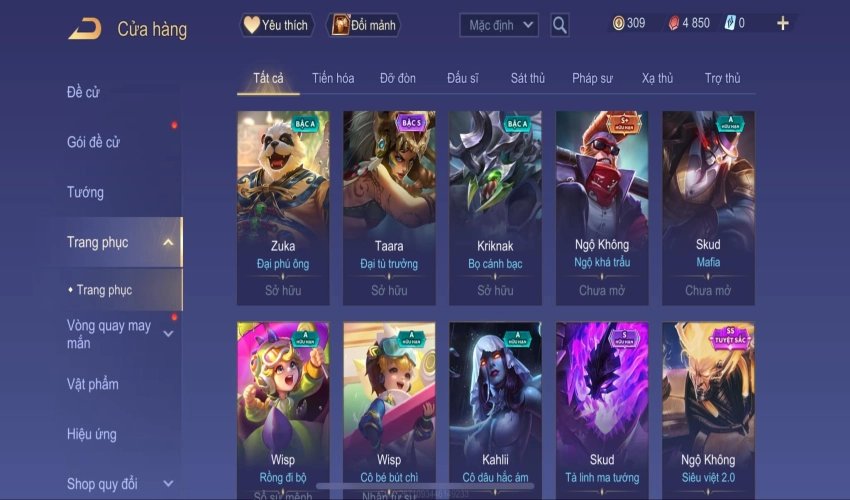This screenshot has height=500, width=850.
Task: Open the Tướng heroes section
Action: coord(85,192)
